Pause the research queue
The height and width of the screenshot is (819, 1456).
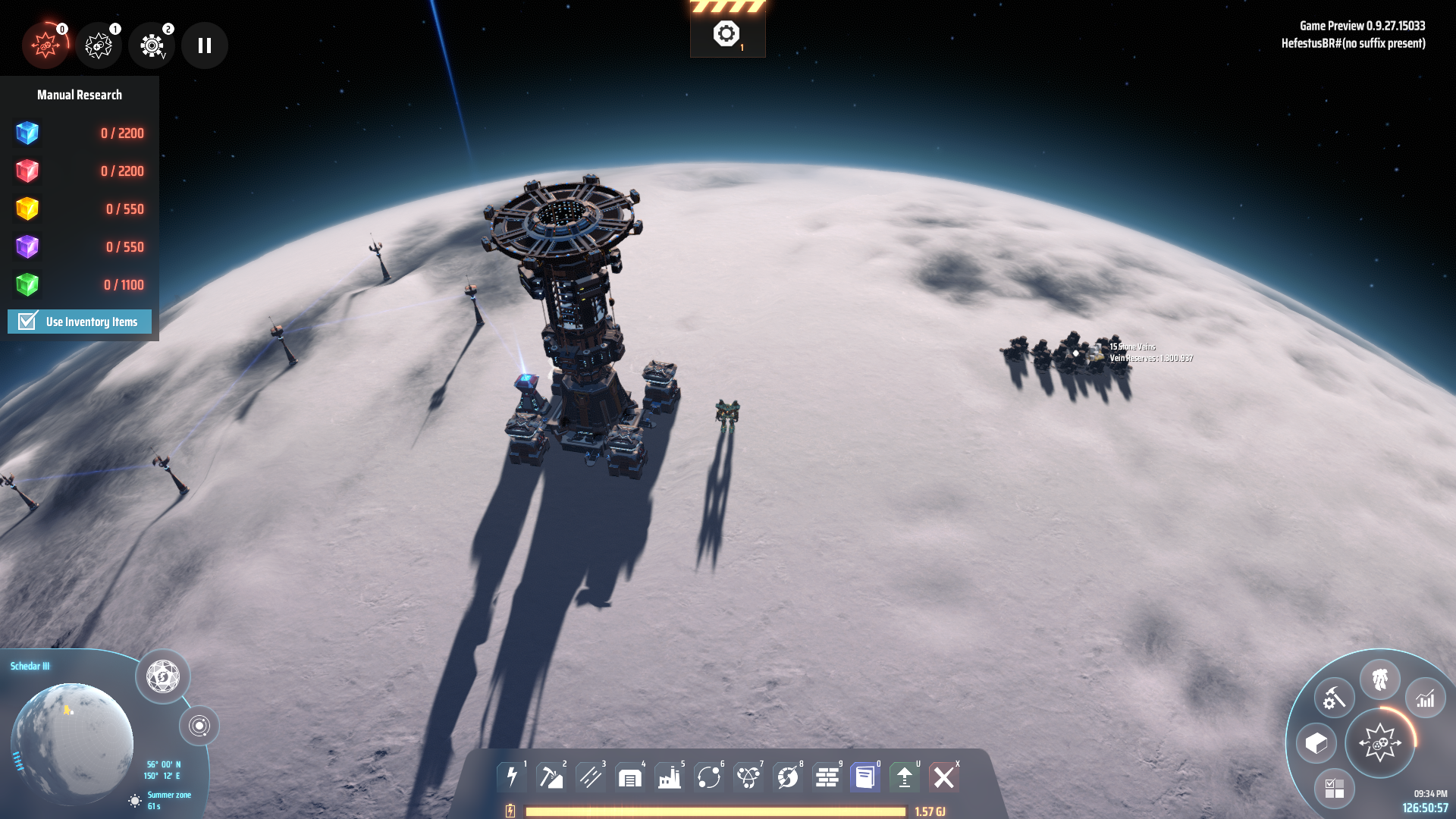[205, 45]
